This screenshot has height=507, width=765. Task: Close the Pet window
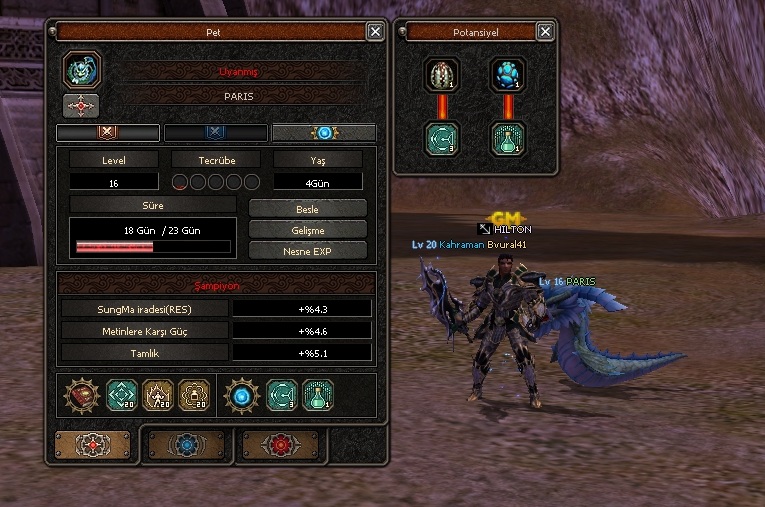pos(375,32)
